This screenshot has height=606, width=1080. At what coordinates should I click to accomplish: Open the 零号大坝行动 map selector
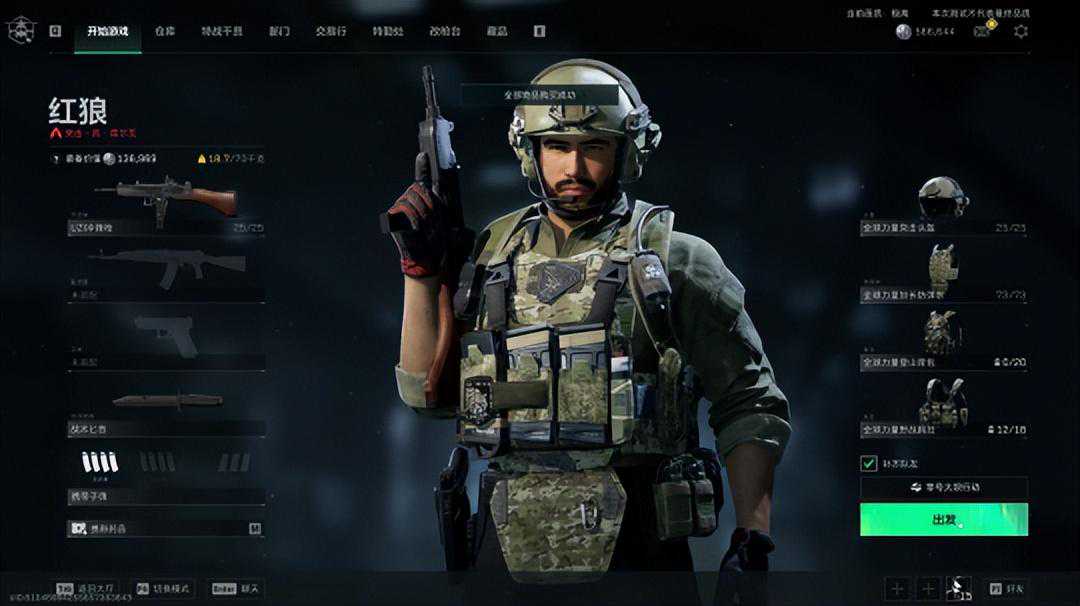click(943, 488)
